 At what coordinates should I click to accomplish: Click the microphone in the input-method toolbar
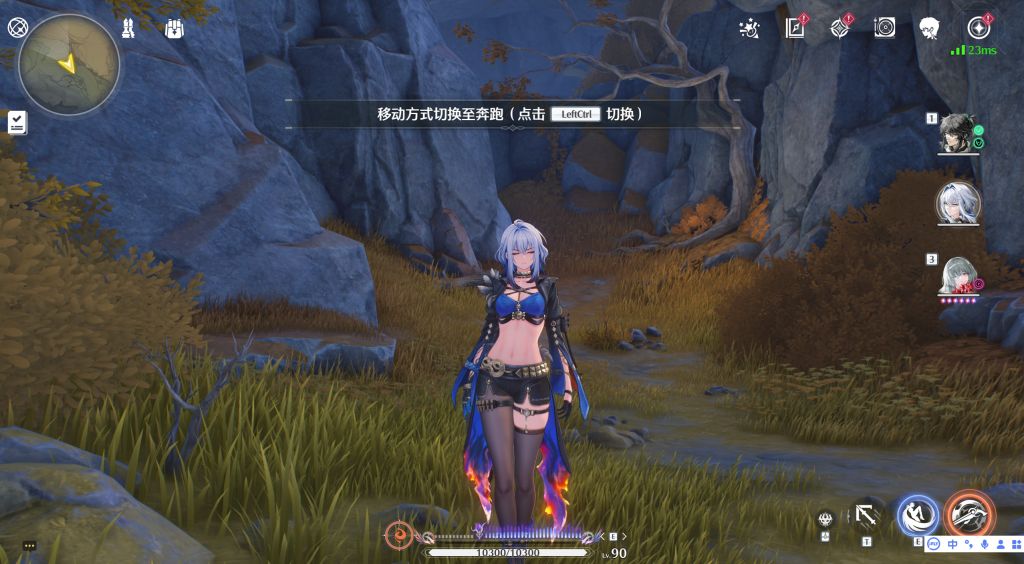[984, 544]
